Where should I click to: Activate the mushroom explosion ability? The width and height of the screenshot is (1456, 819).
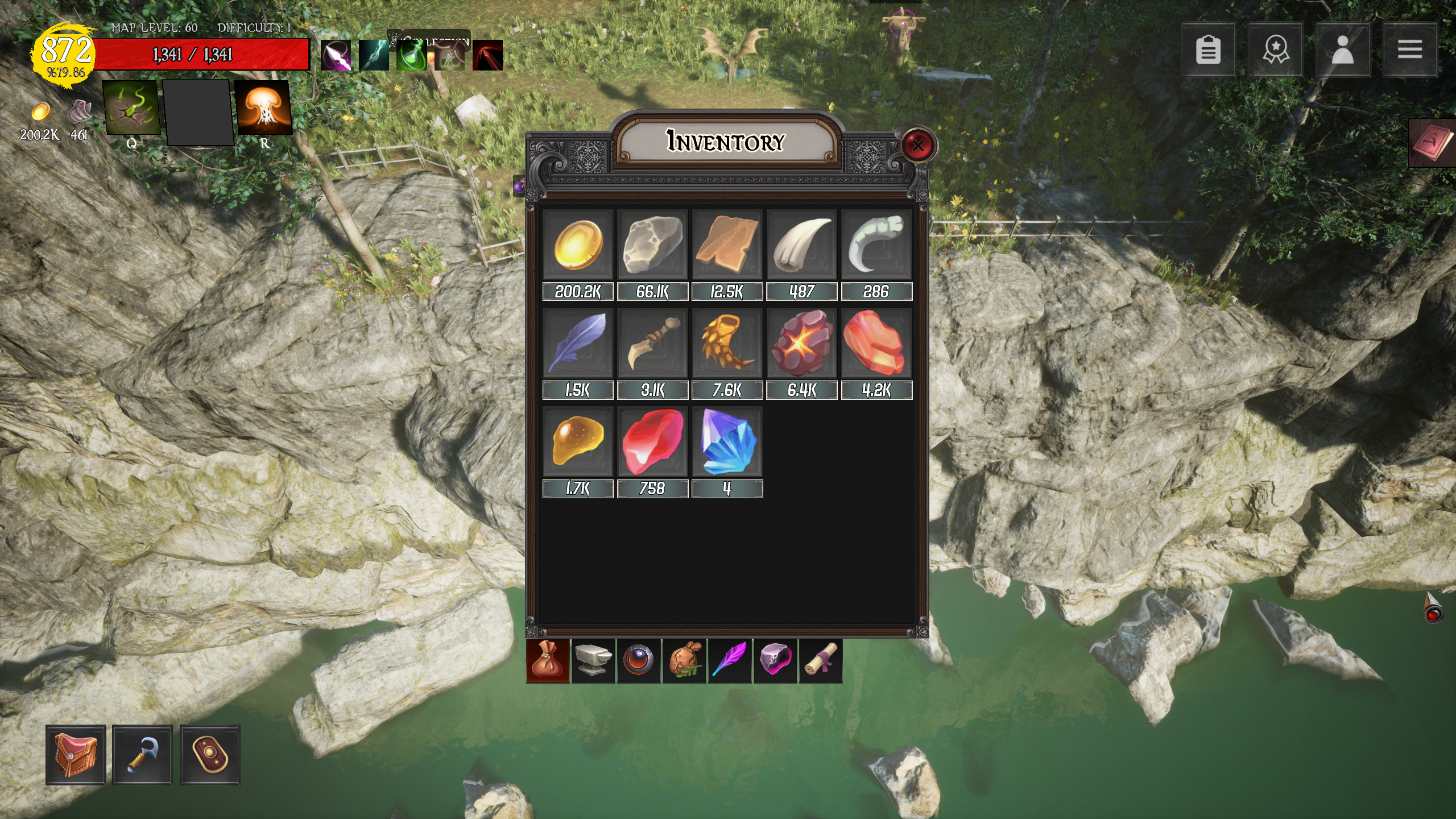click(x=263, y=107)
